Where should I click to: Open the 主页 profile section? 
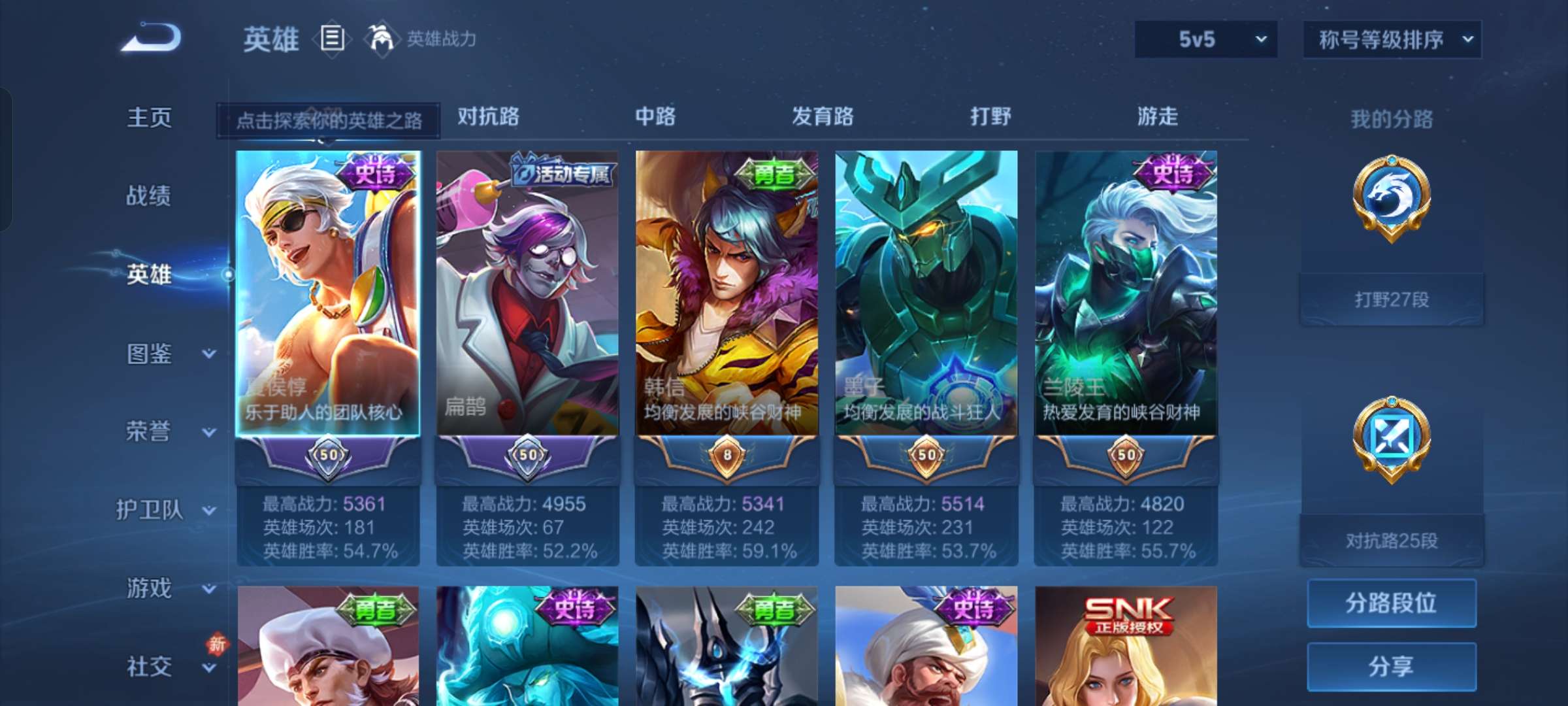tap(149, 118)
